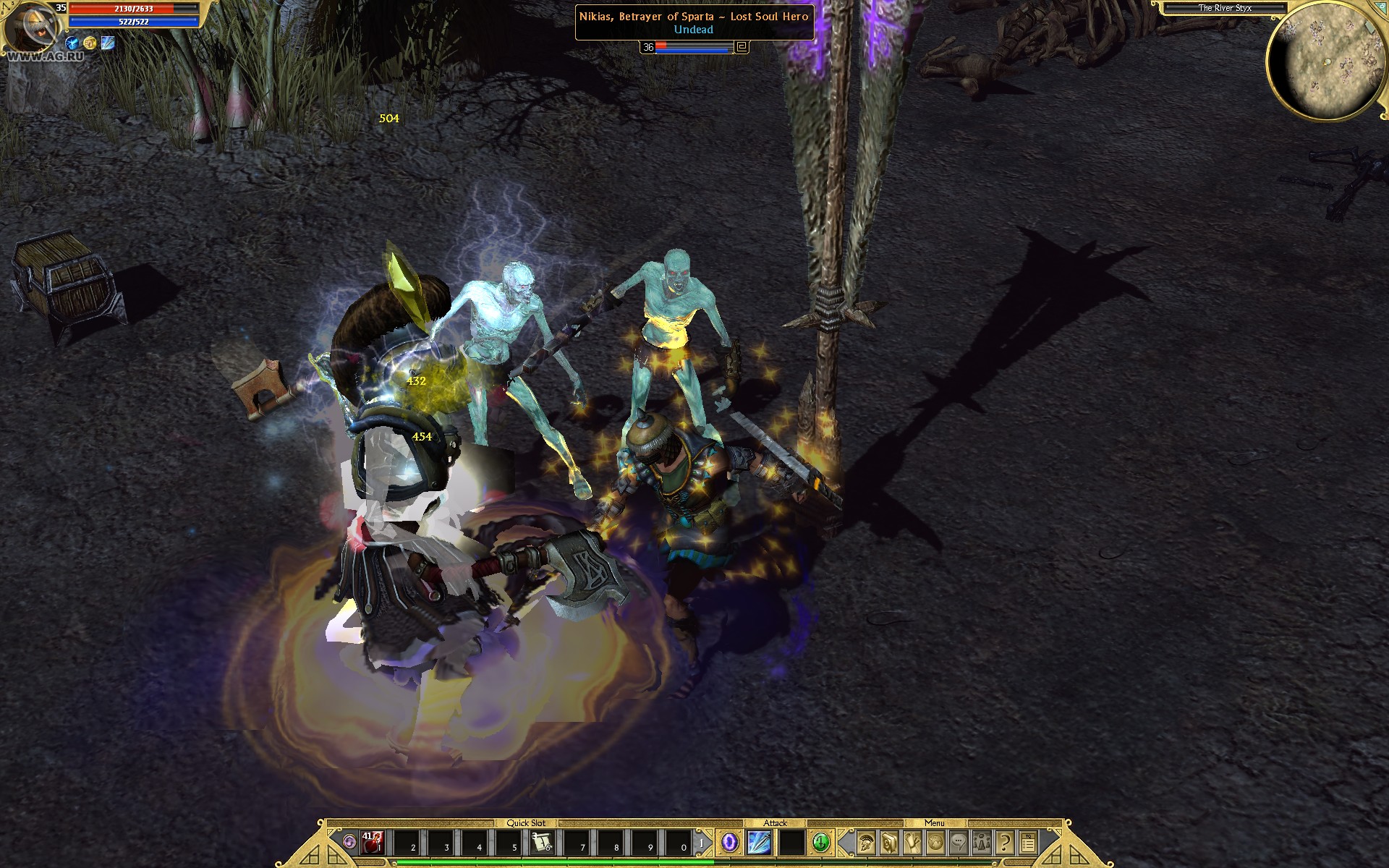
Task: Click the Menu label on the bottom bar
Action: tap(934, 823)
